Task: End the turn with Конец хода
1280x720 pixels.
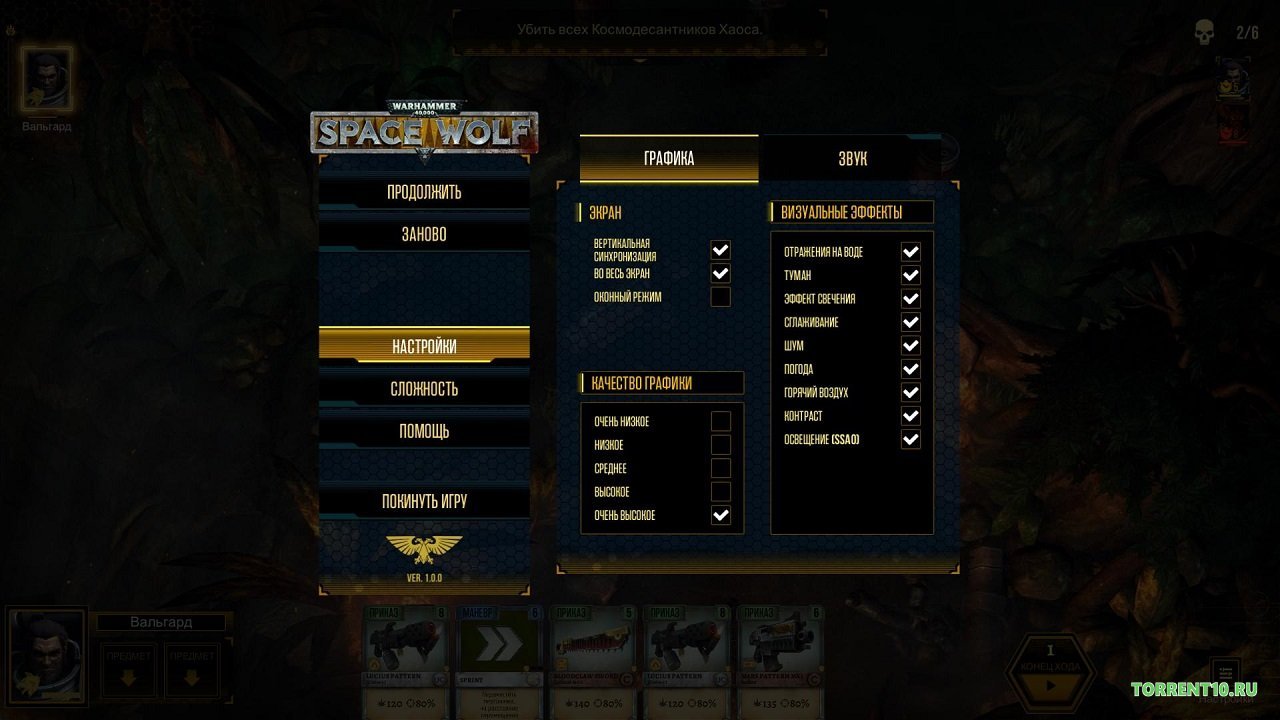Action: pos(1049,670)
